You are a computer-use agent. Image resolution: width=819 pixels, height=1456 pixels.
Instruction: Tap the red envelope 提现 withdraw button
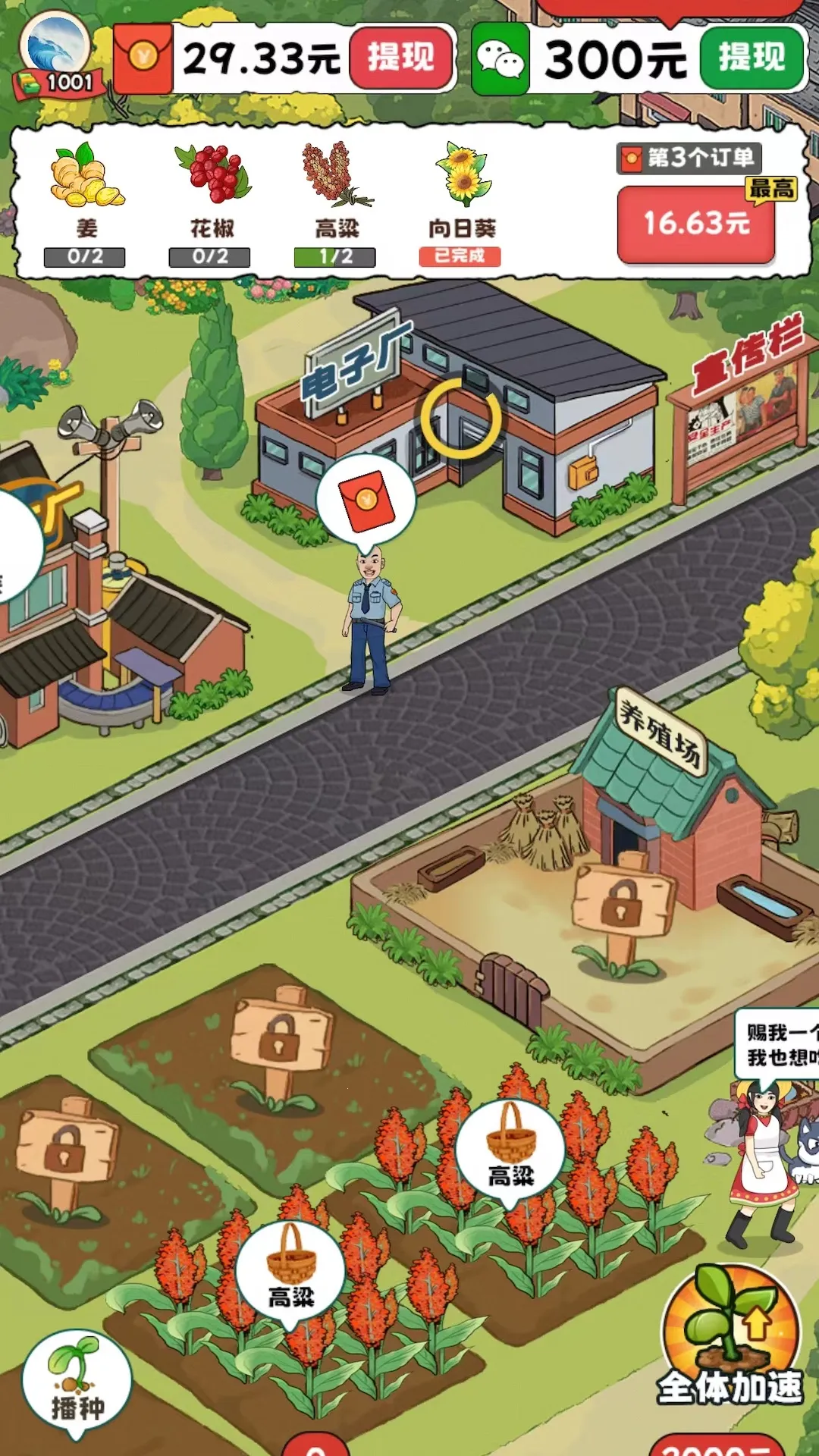[400, 58]
